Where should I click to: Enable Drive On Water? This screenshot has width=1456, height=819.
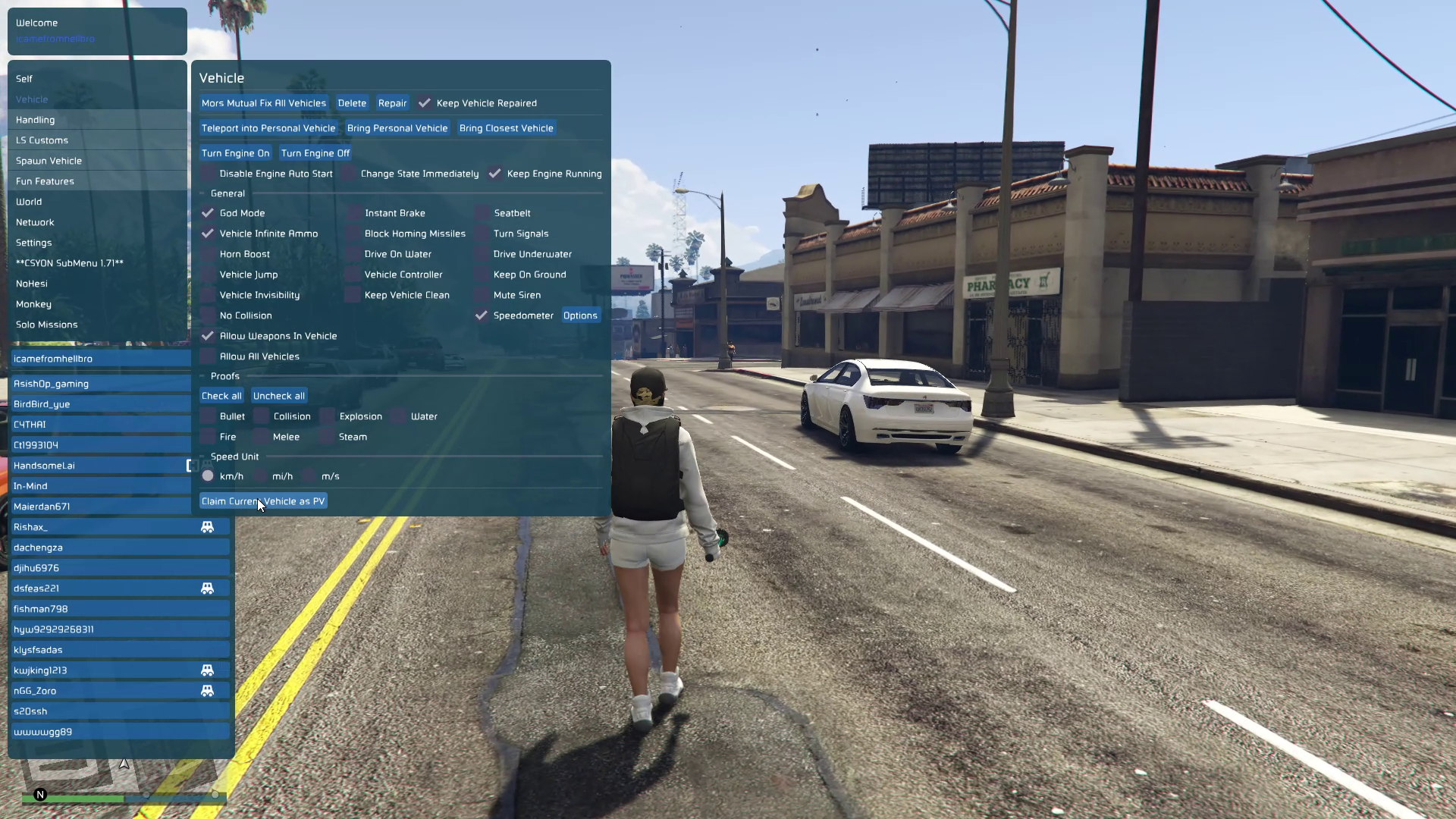coord(353,254)
